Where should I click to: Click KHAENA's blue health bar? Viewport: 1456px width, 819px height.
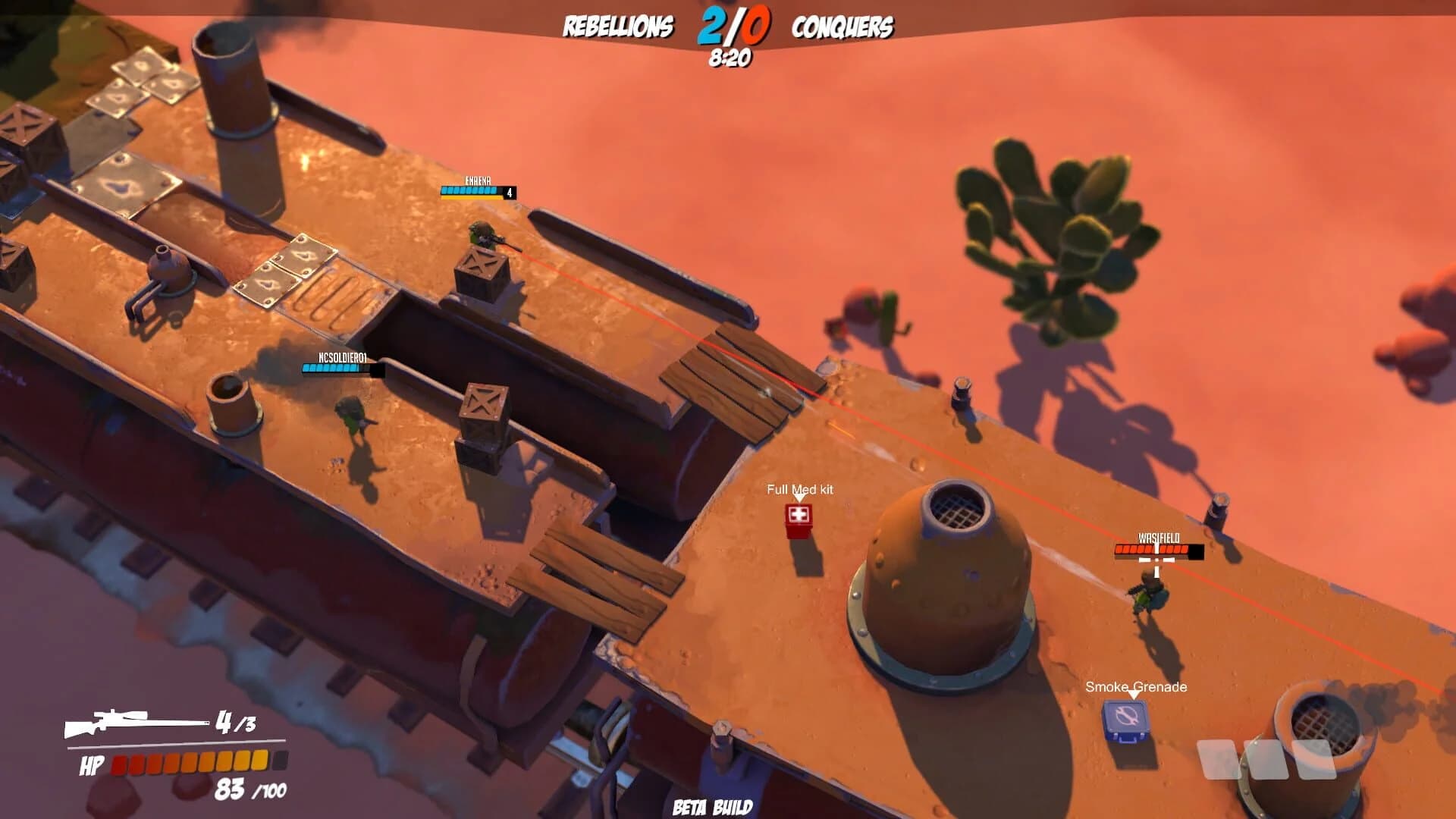click(469, 191)
